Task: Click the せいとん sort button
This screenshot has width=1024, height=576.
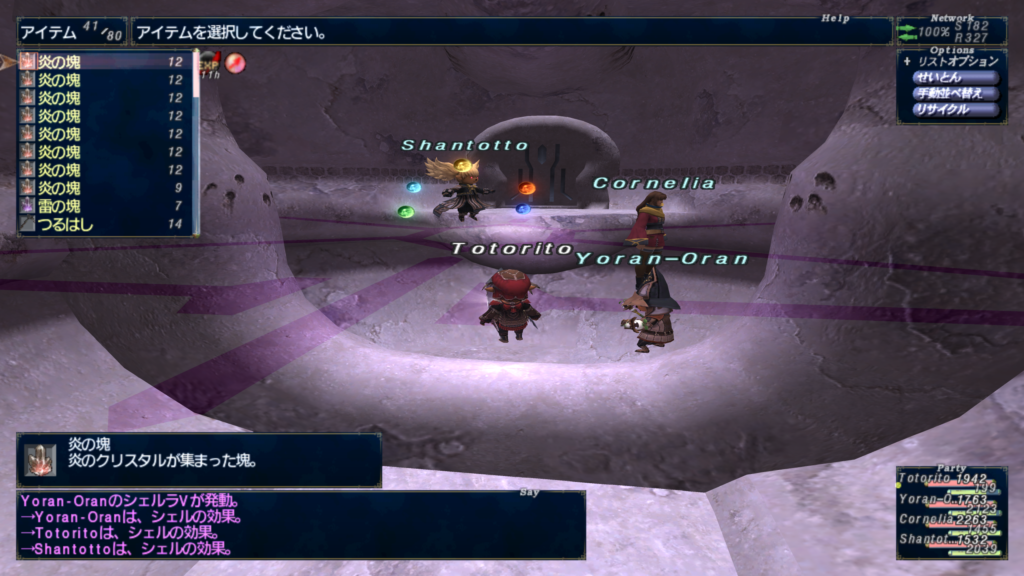Action: point(955,78)
